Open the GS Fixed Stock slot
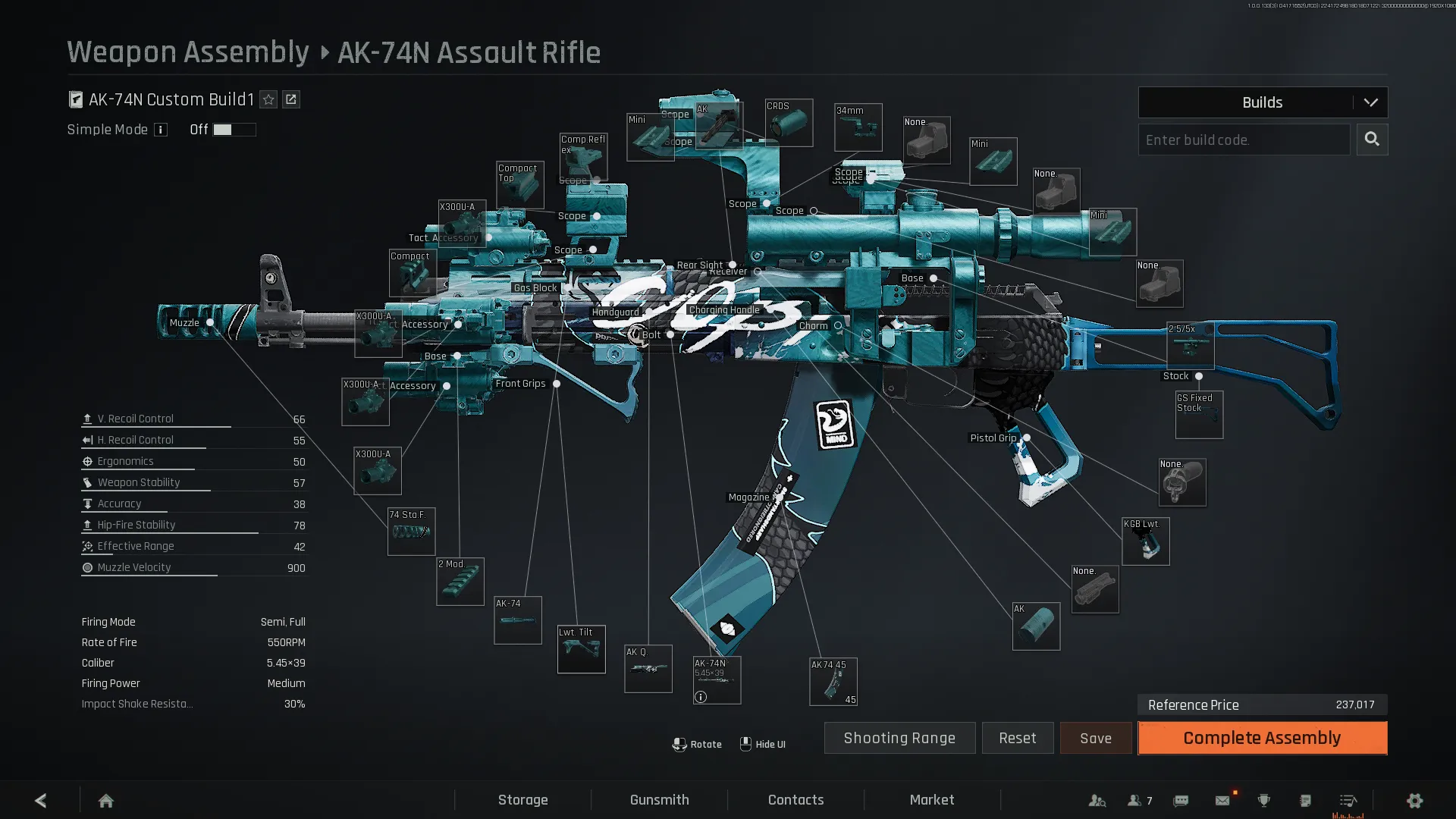This screenshot has width=1456, height=819. point(1199,415)
